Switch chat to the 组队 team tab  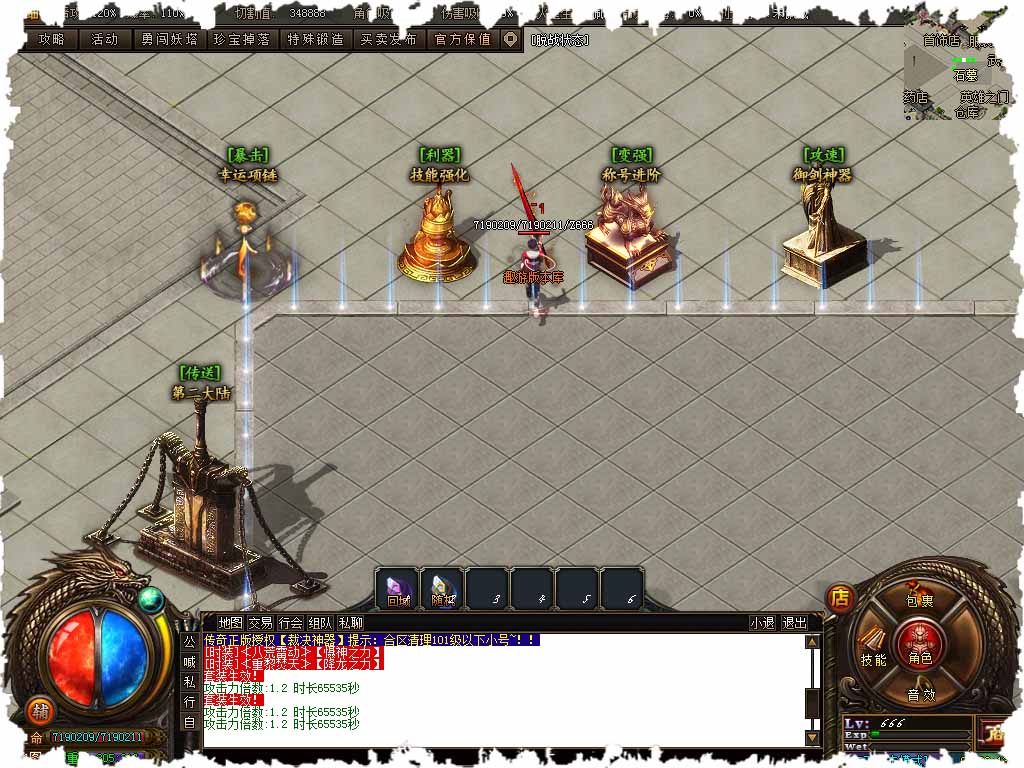[x=320, y=622]
